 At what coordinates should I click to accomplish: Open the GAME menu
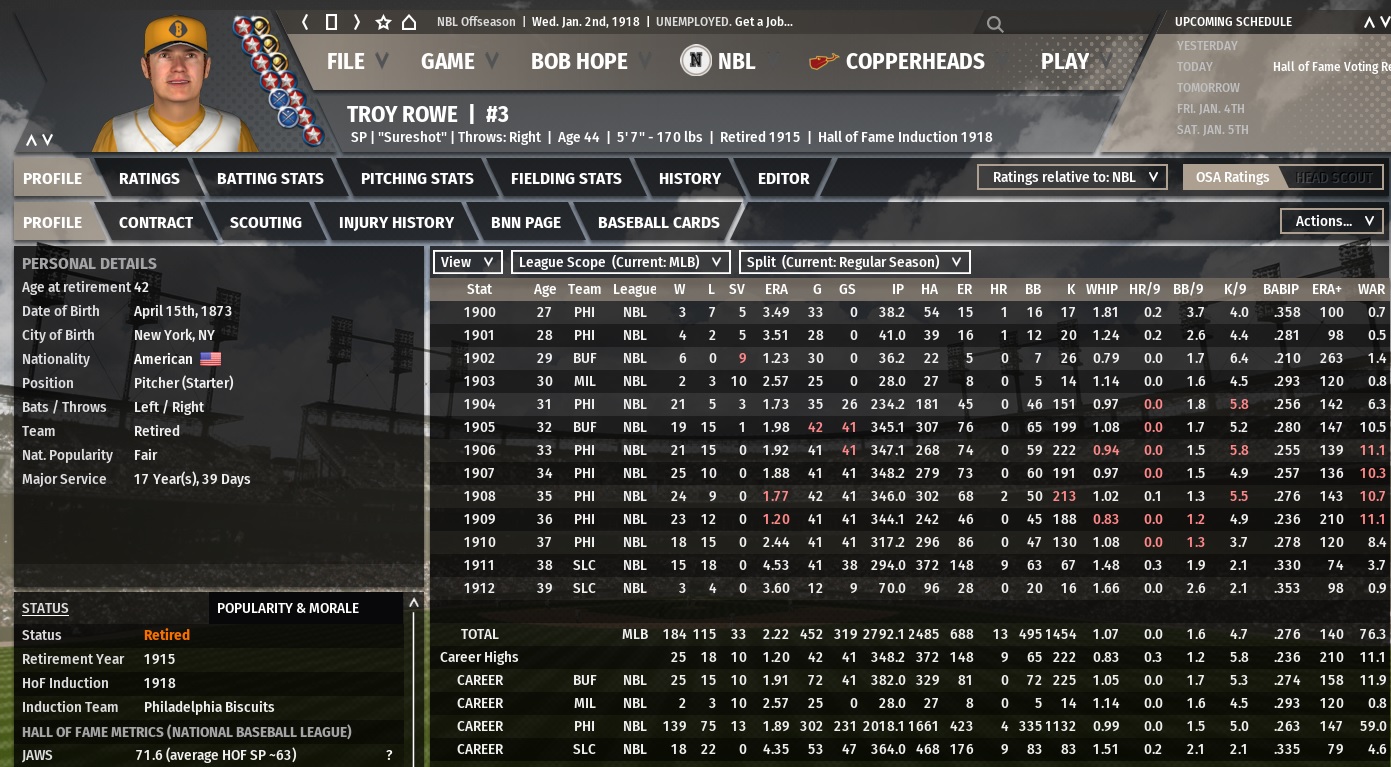pos(448,61)
